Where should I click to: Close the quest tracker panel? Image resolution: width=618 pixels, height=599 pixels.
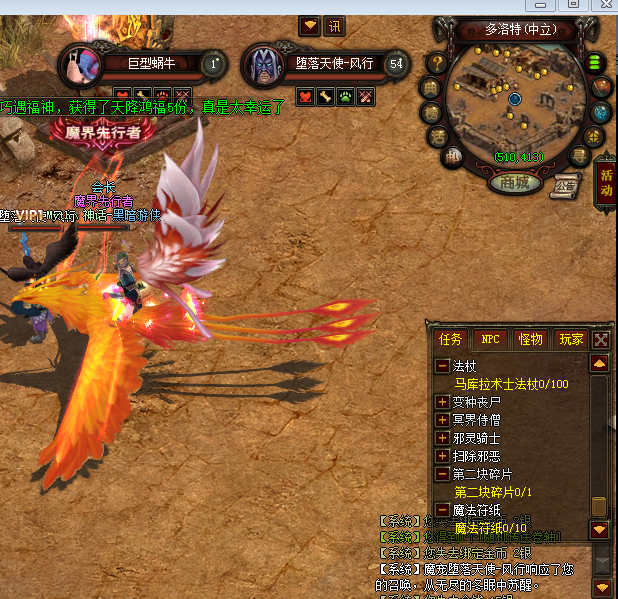click(600, 340)
